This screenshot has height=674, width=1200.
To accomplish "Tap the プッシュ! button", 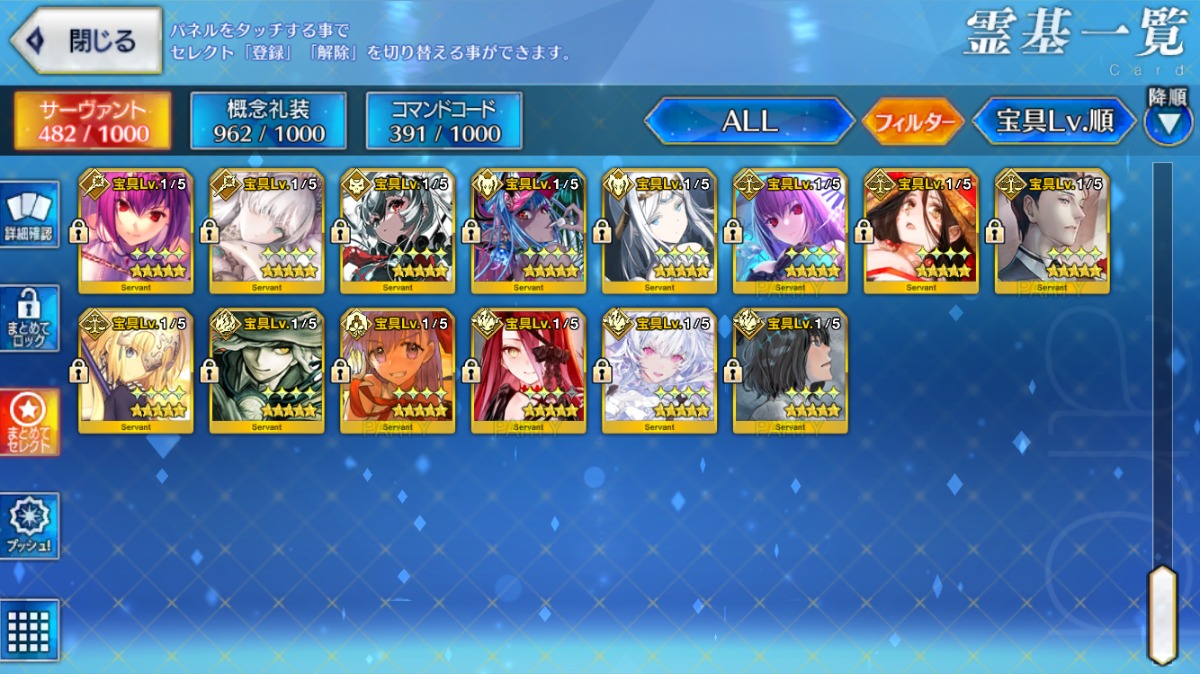I will pos(29,526).
